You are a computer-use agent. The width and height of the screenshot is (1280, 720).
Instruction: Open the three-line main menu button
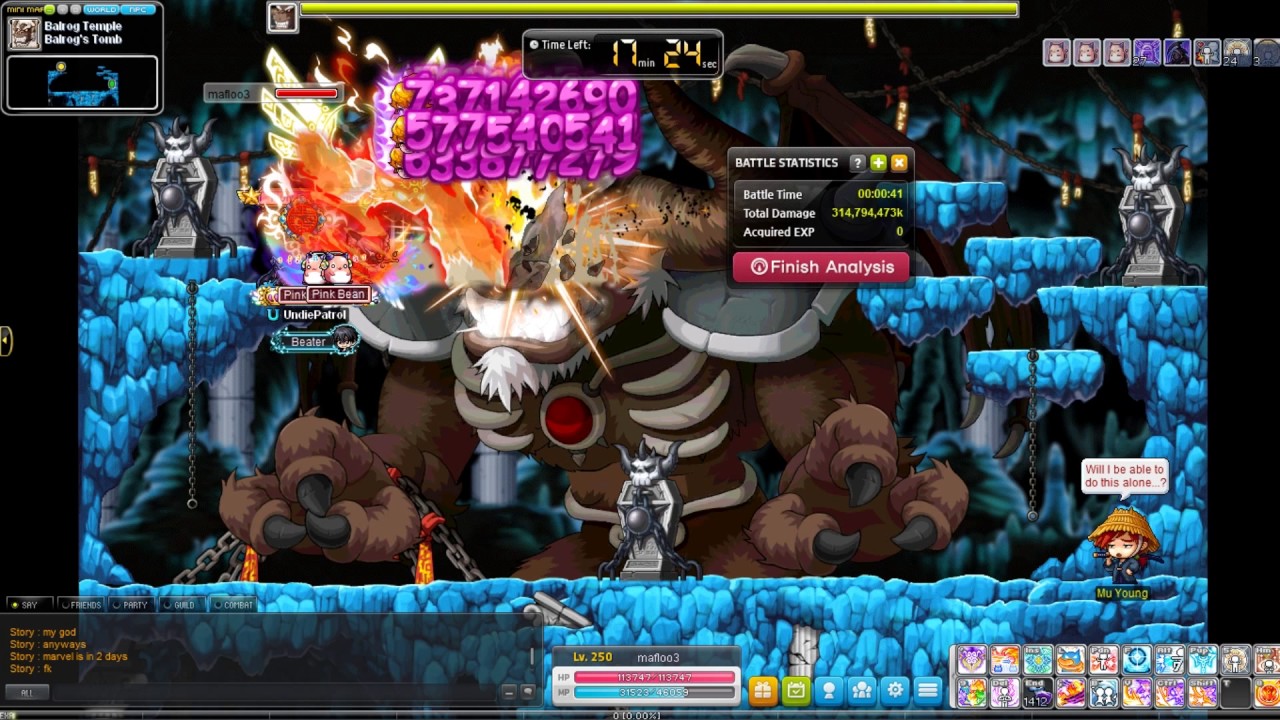[x=928, y=690]
